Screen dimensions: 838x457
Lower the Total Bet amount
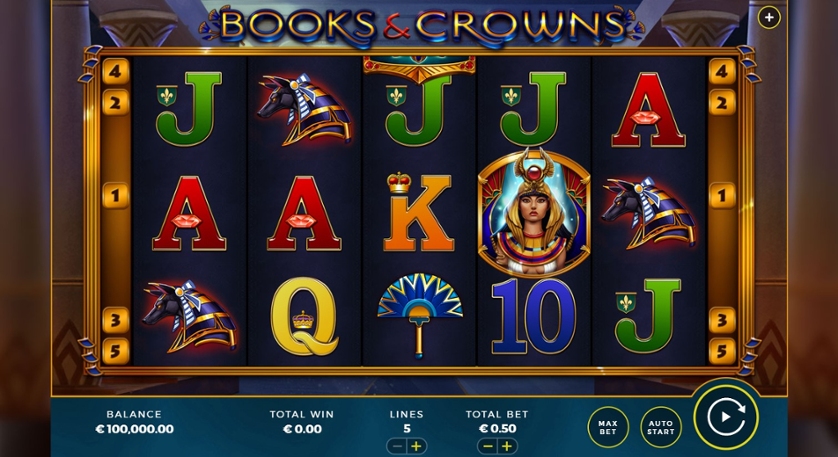coord(488,446)
